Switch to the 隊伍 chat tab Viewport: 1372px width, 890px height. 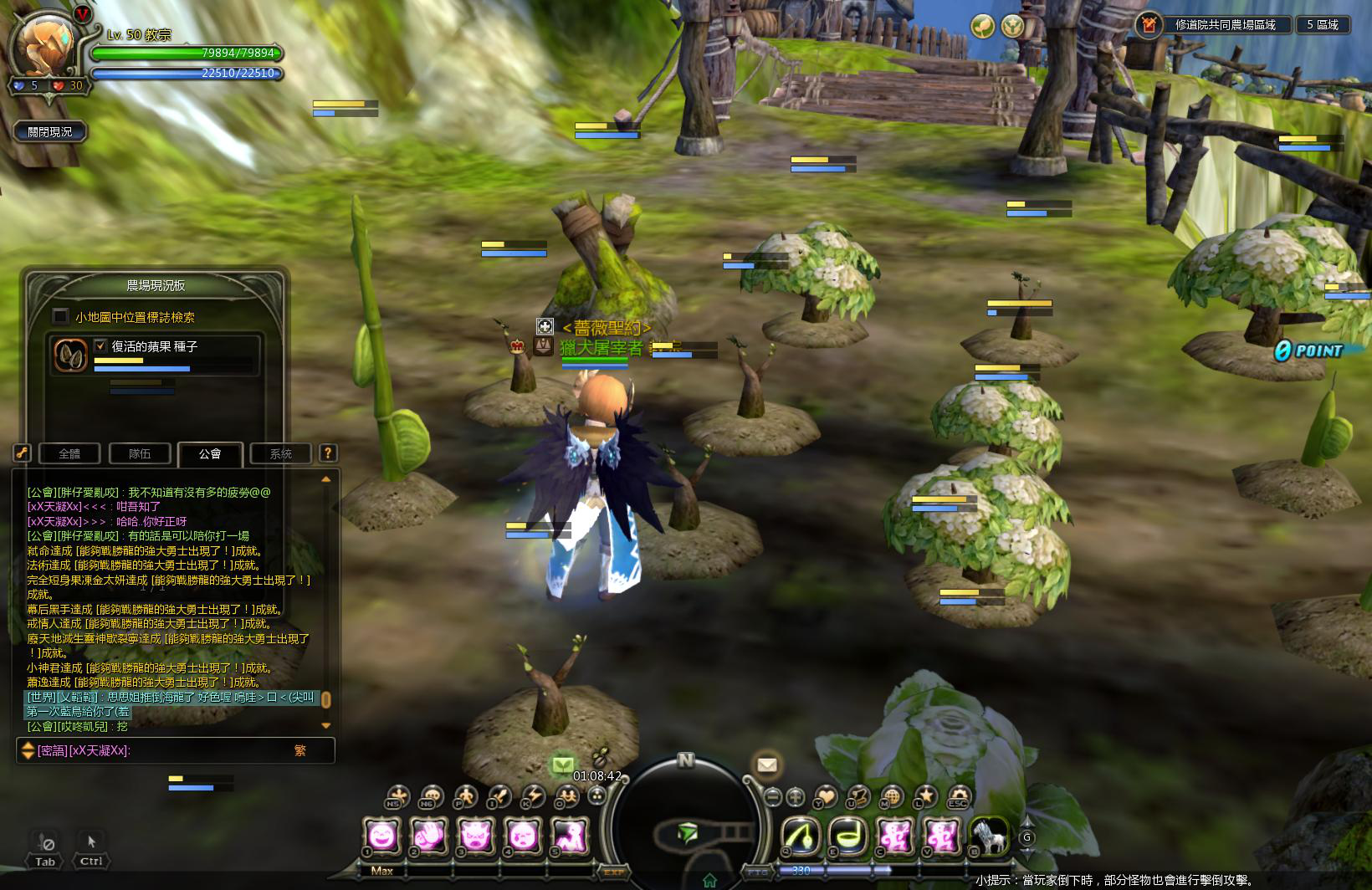[140, 453]
